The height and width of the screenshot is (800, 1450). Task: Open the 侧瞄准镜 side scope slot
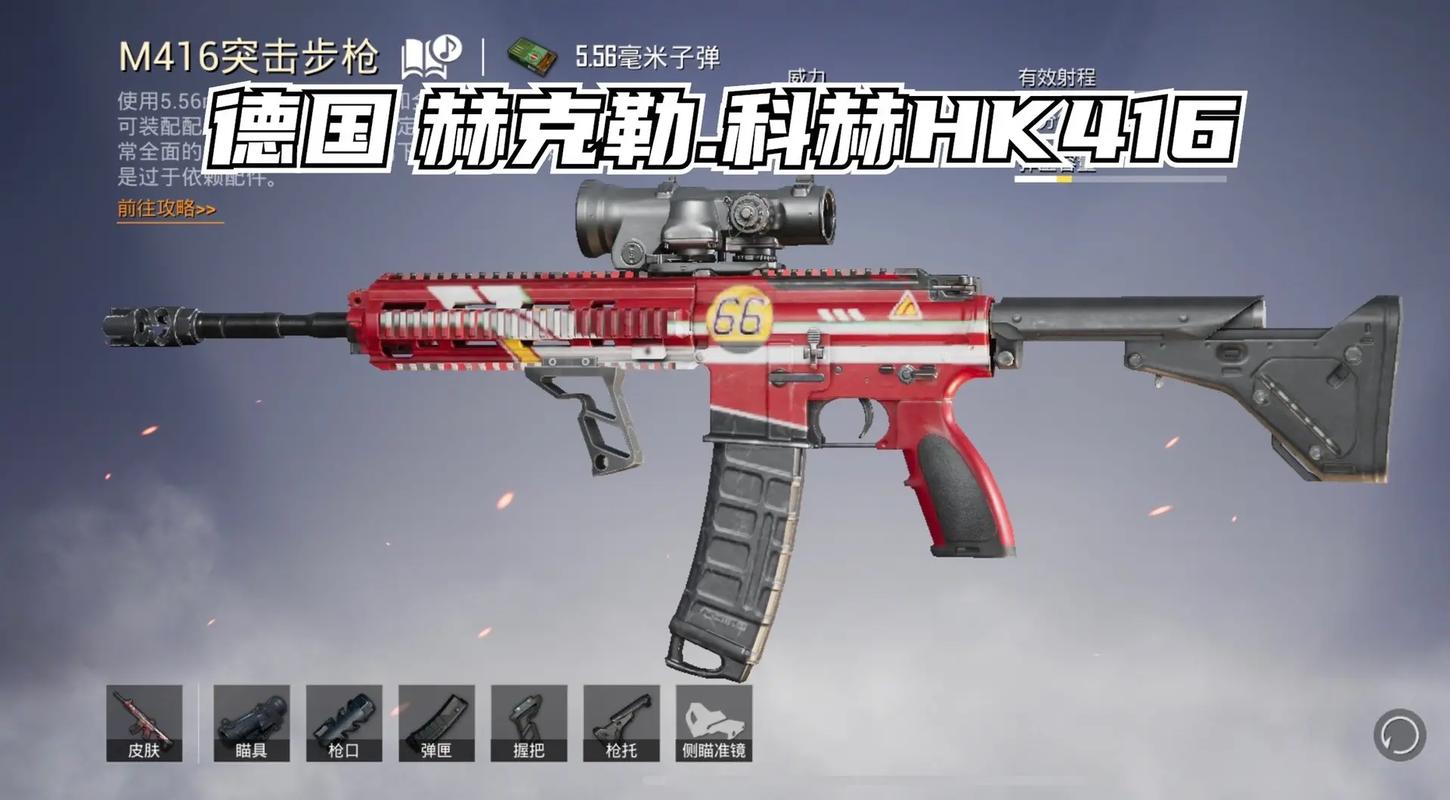[x=714, y=722]
